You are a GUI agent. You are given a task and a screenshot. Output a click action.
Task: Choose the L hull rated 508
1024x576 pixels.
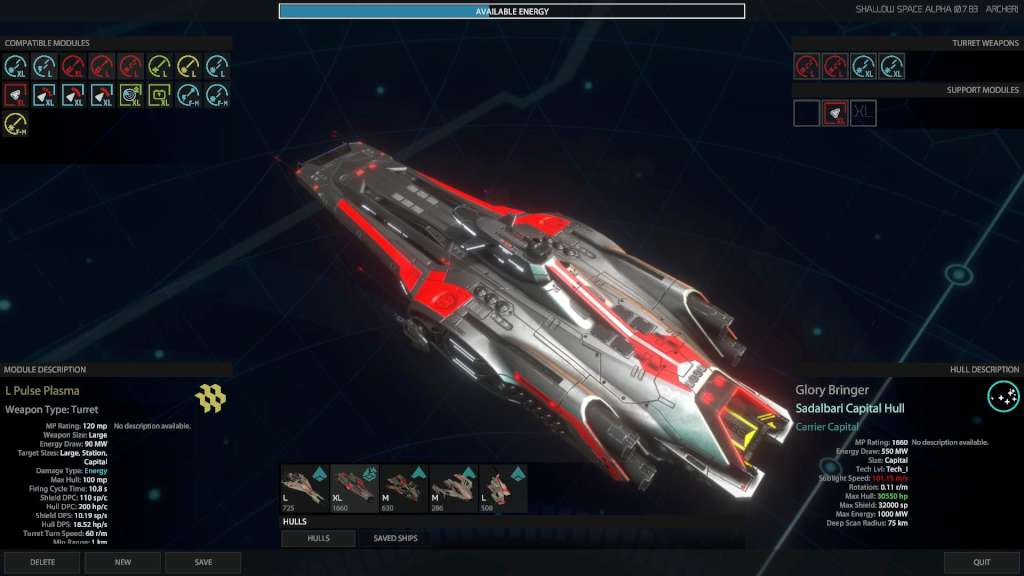[x=502, y=489]
